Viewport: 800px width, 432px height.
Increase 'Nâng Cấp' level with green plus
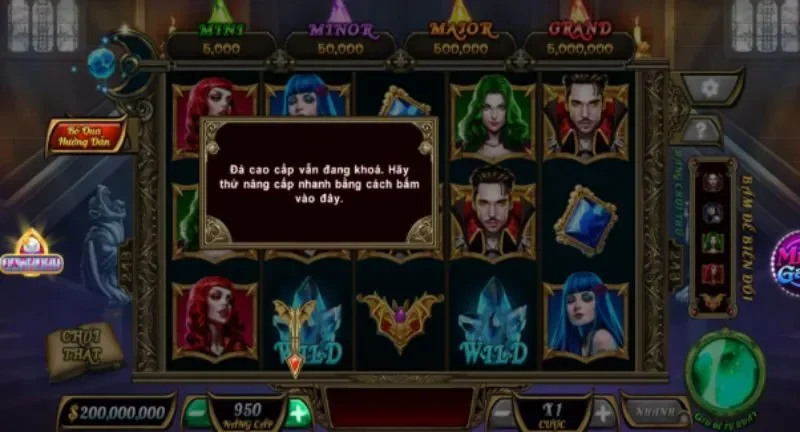[x=297, y=411]
